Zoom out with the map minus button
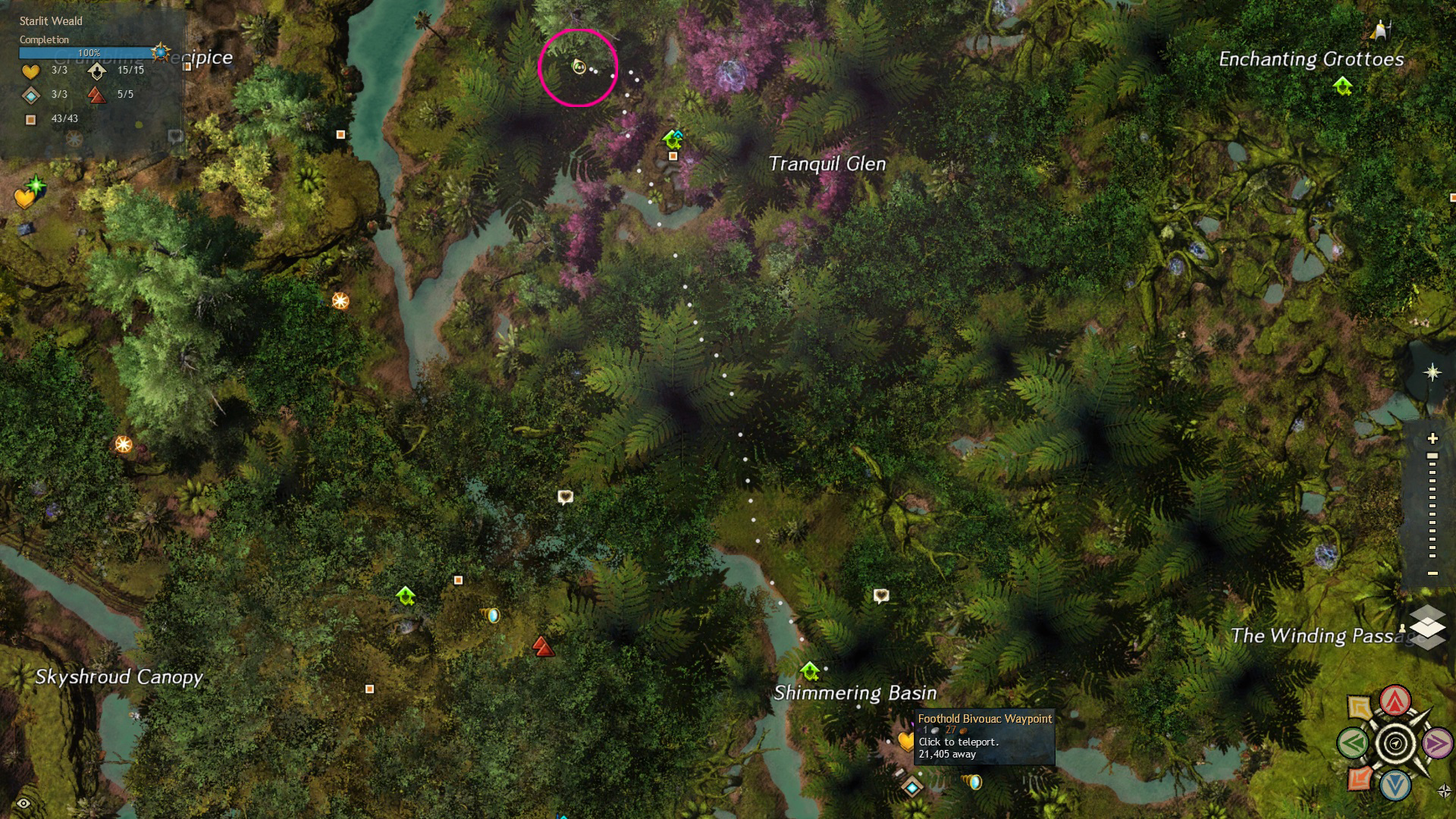Image resolution: width=1456 pixels, height=819 pixels. [x=1432, y=573]
